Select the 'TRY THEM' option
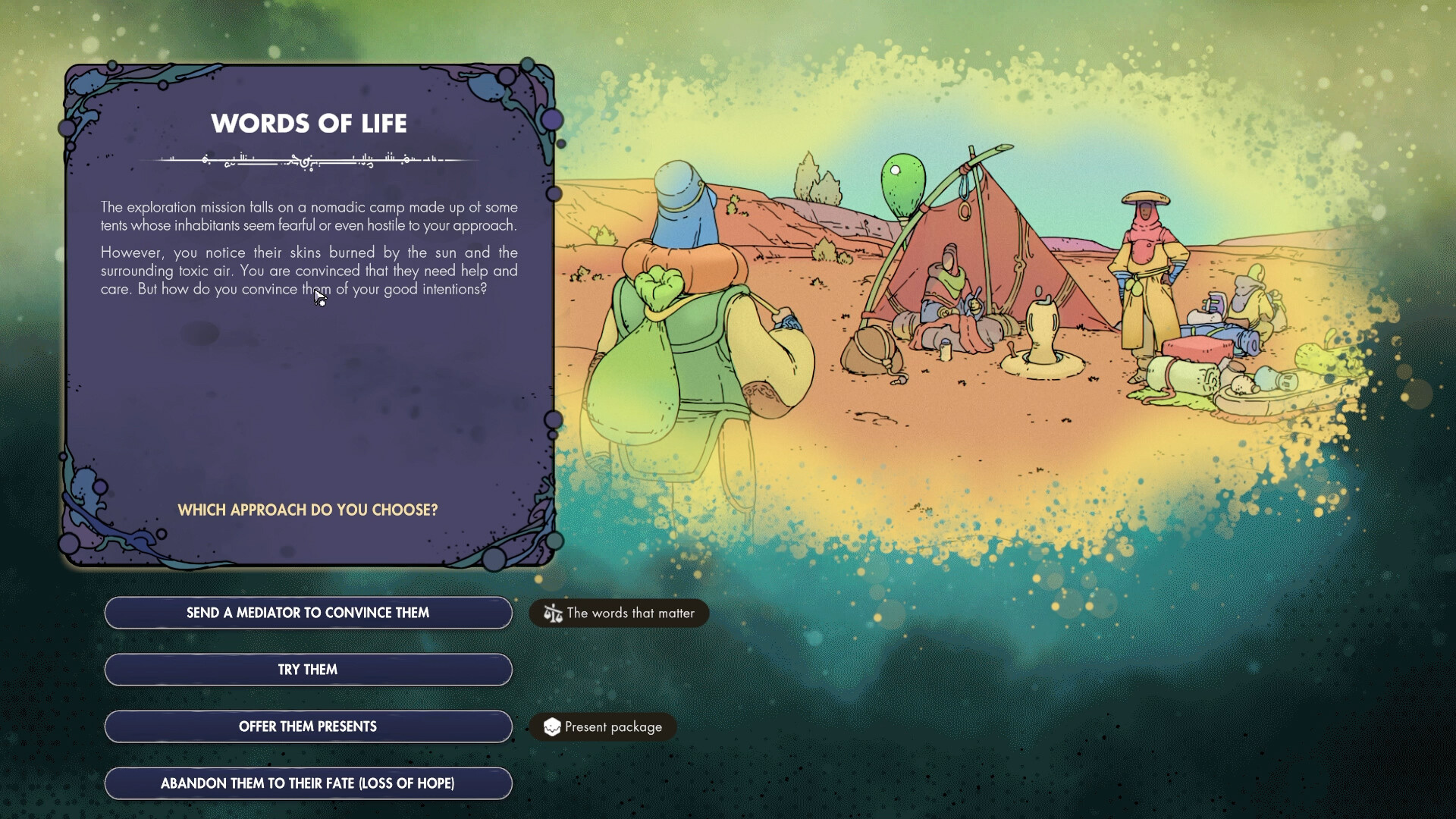The image size is (1456, 819). (x=307, y=669)
